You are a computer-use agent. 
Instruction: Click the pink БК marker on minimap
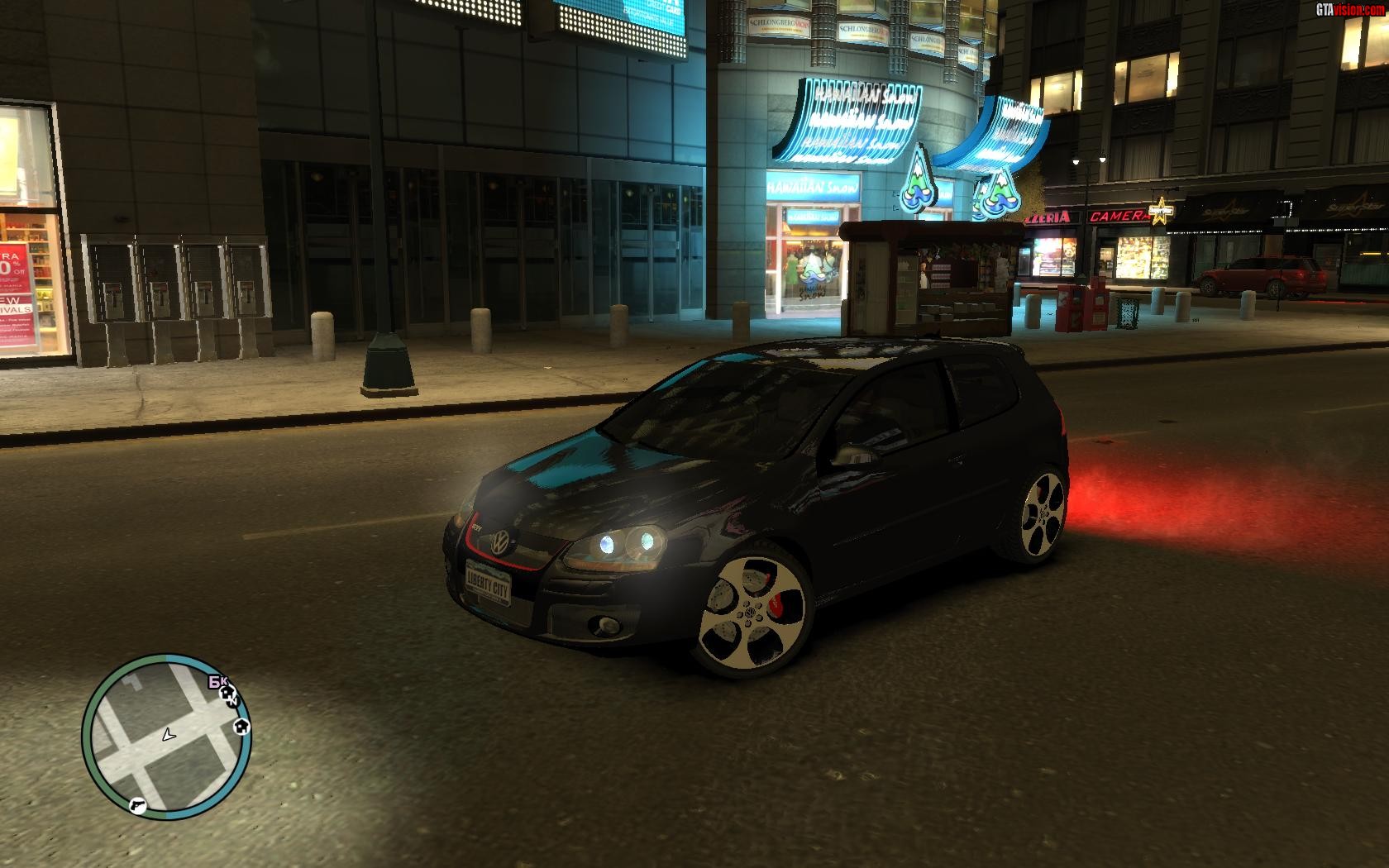(x=217, y=681)
